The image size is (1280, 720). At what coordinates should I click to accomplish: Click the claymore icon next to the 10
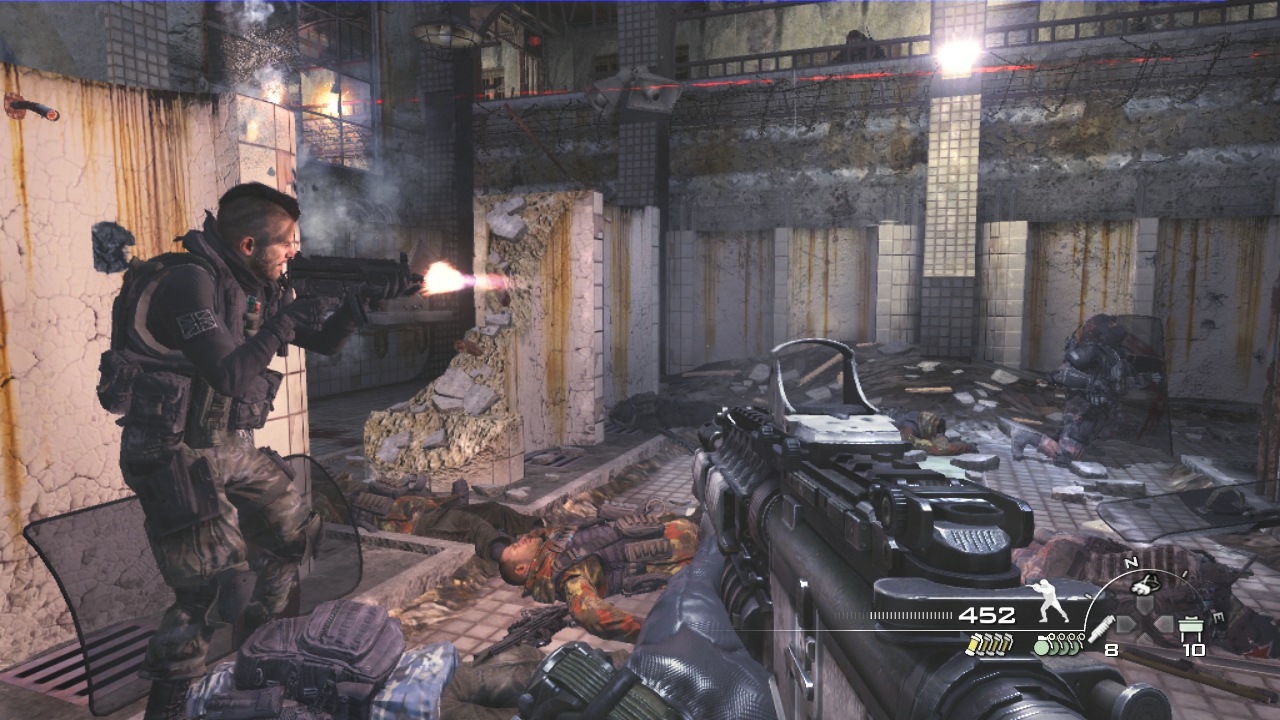click(x=1191, y=624)
